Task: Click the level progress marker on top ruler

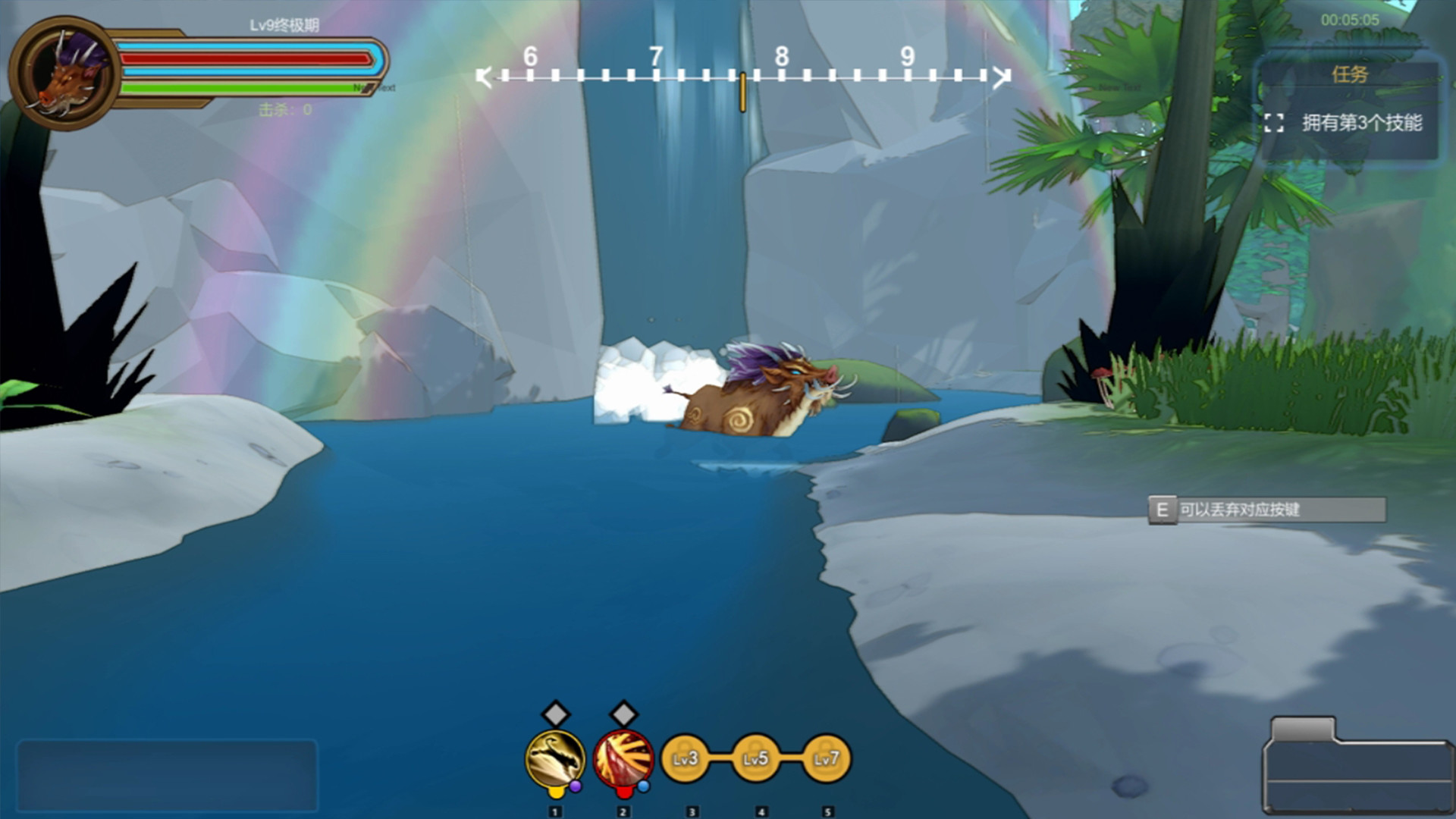Action: coord(742,90)
